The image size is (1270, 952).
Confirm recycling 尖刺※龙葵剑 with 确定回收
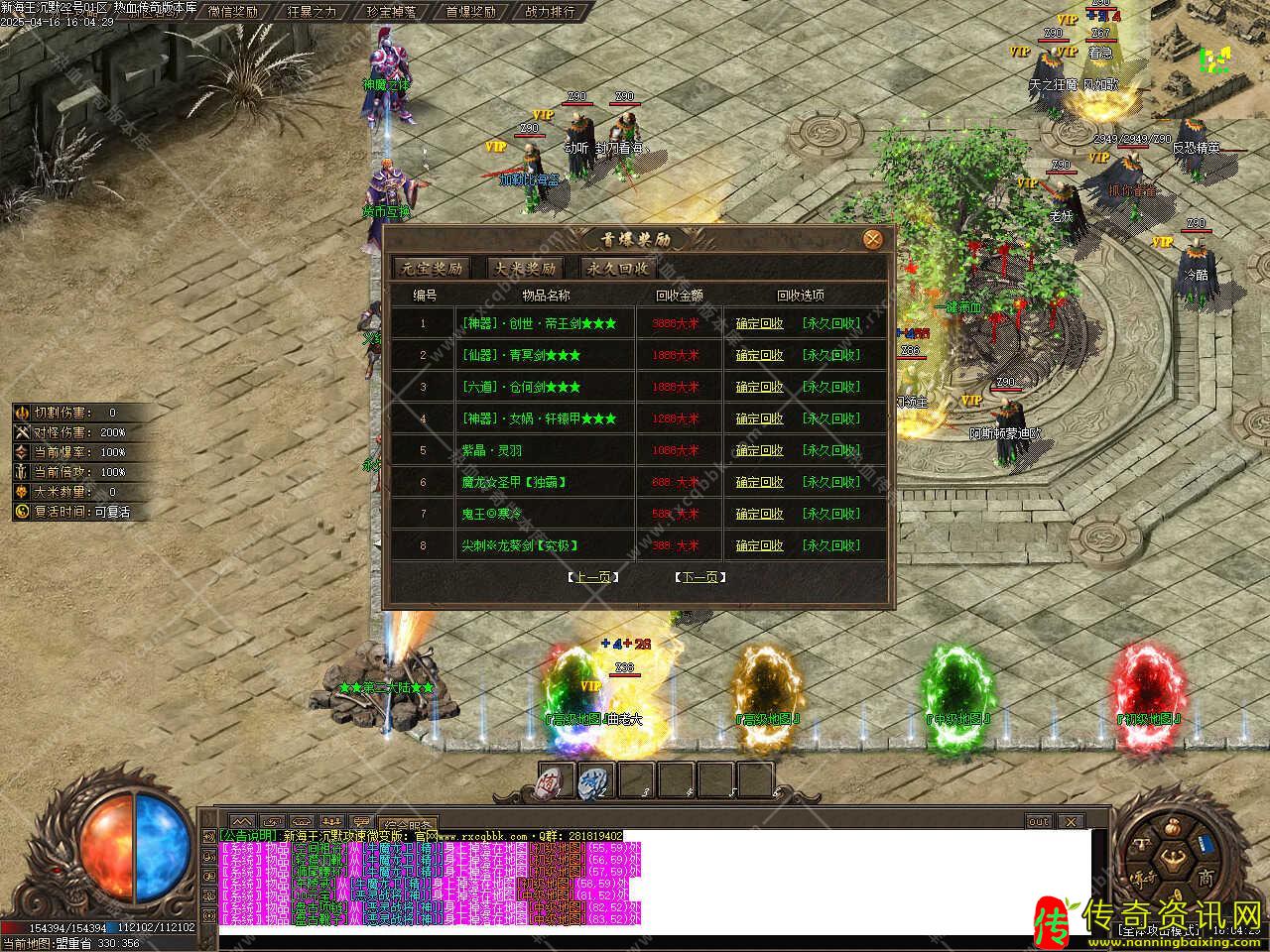point(759,545)
